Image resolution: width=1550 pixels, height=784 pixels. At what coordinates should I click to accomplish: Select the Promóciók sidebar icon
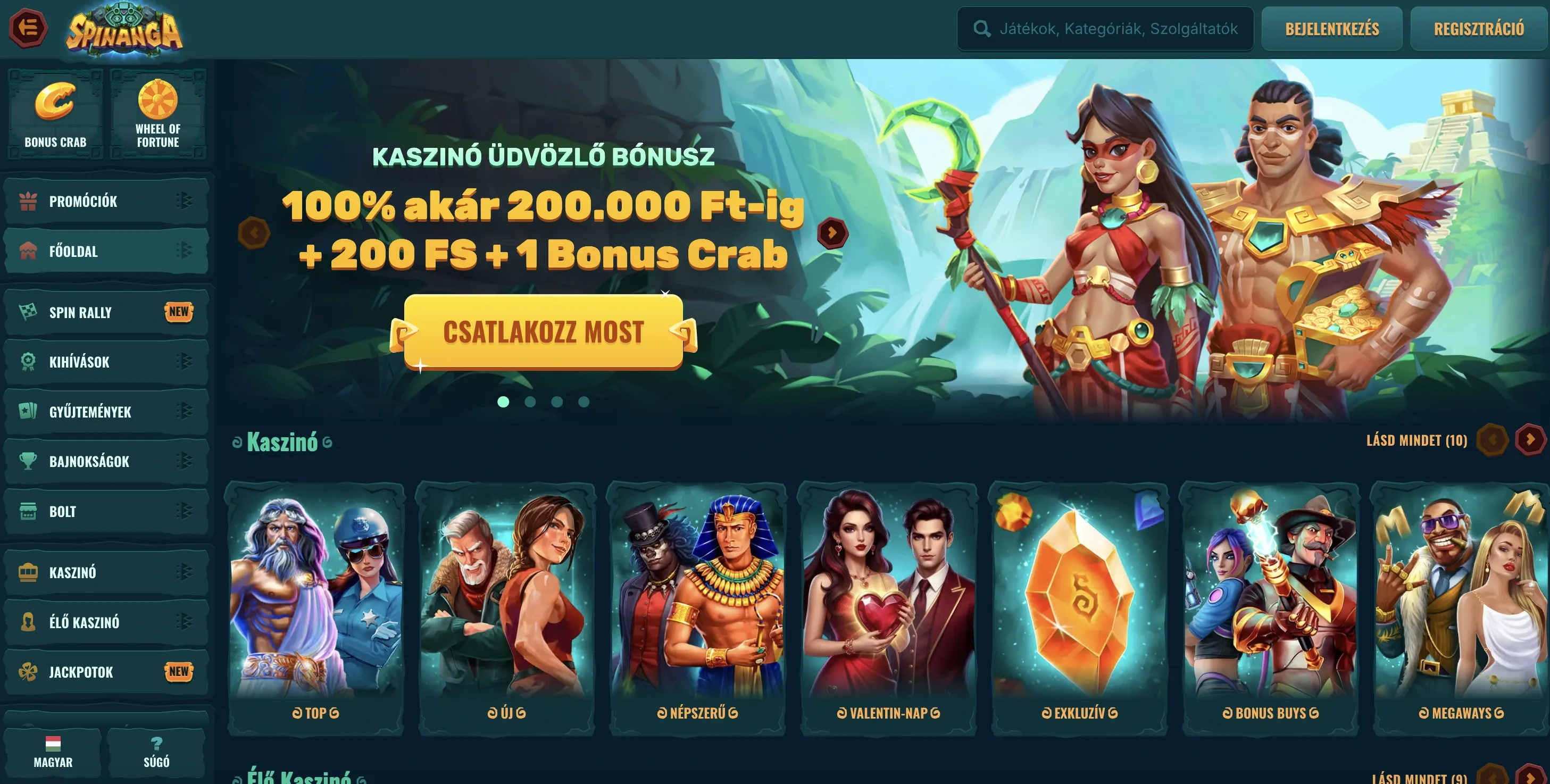click(x=27, y=201)
